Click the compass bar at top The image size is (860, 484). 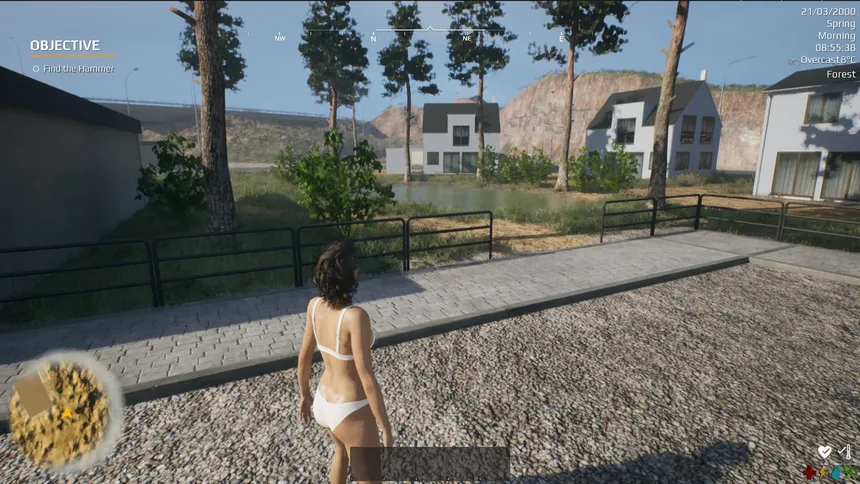pos(430,35)
